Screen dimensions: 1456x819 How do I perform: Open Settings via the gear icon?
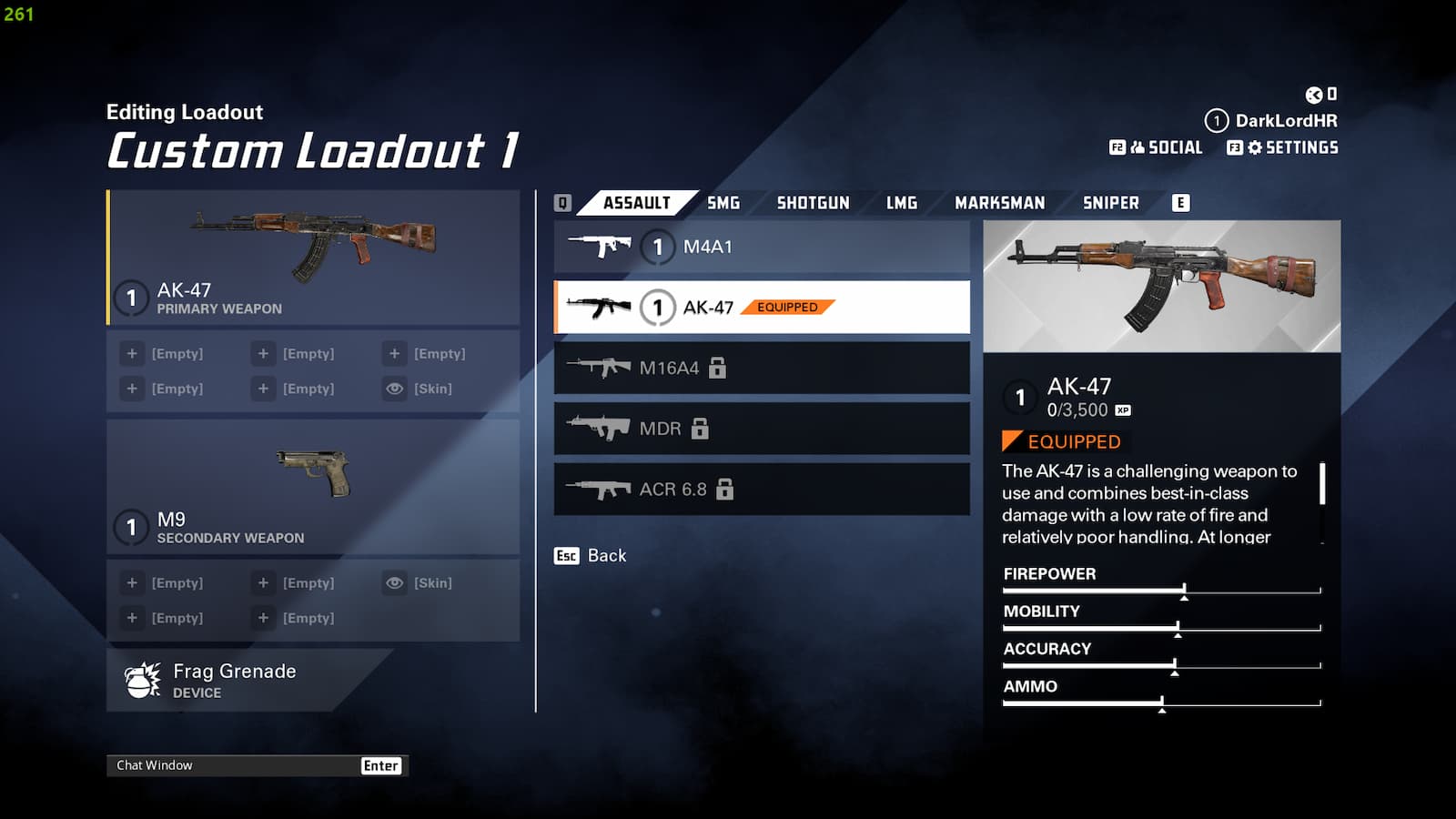1255,147
